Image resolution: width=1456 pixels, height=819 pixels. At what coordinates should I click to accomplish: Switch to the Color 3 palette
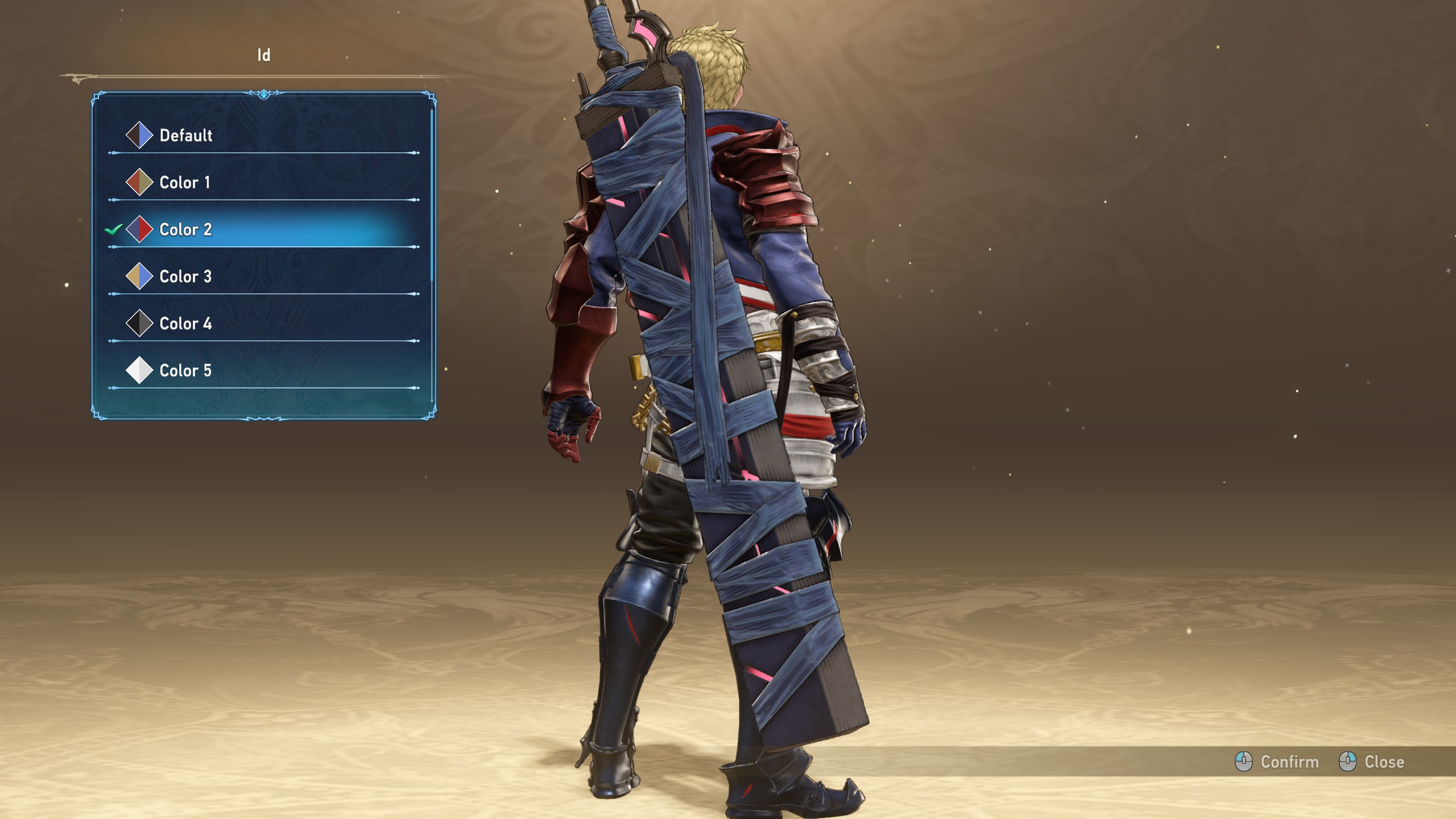click(x=185, y=276)
